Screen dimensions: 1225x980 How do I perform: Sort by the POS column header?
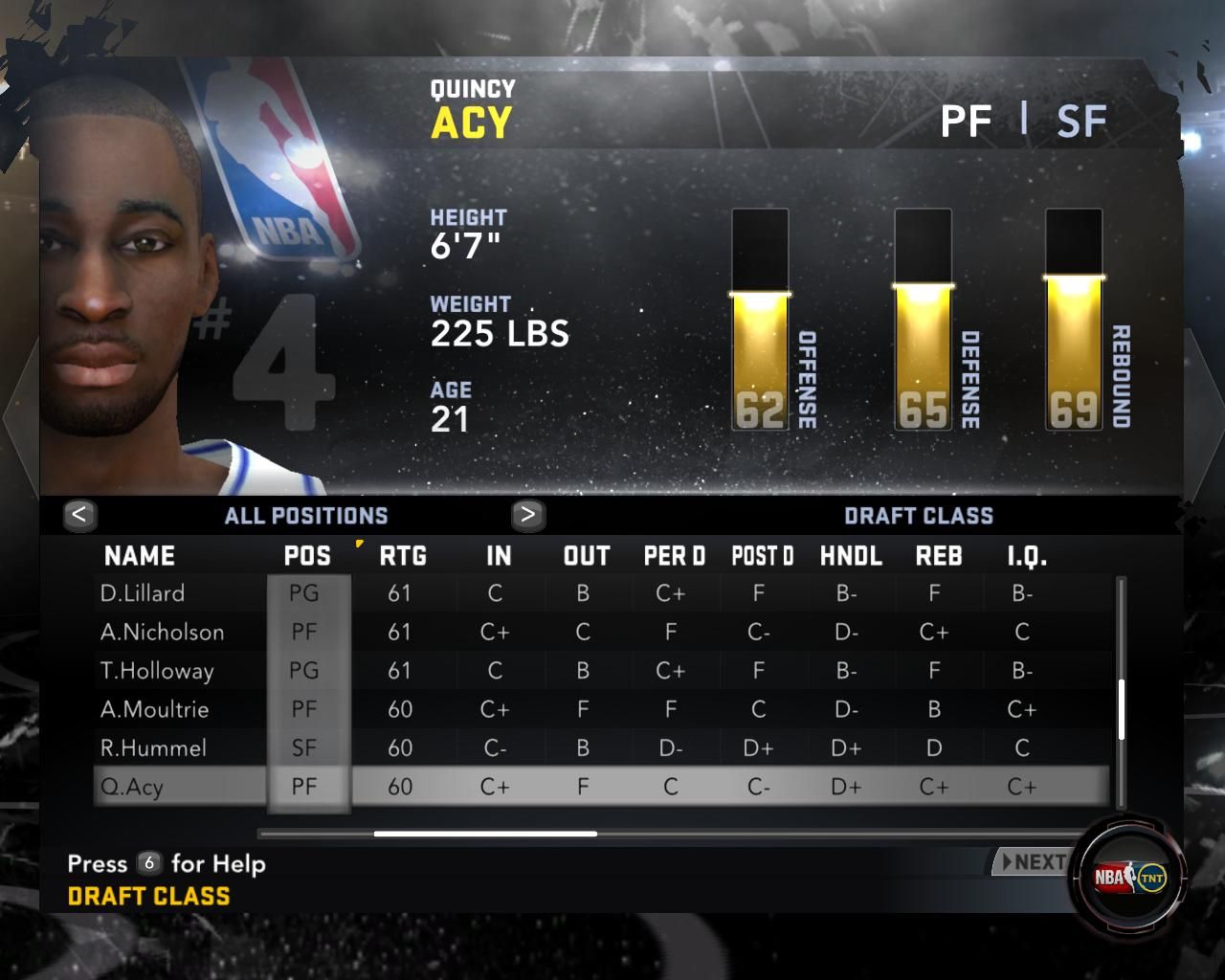[307, 556]
